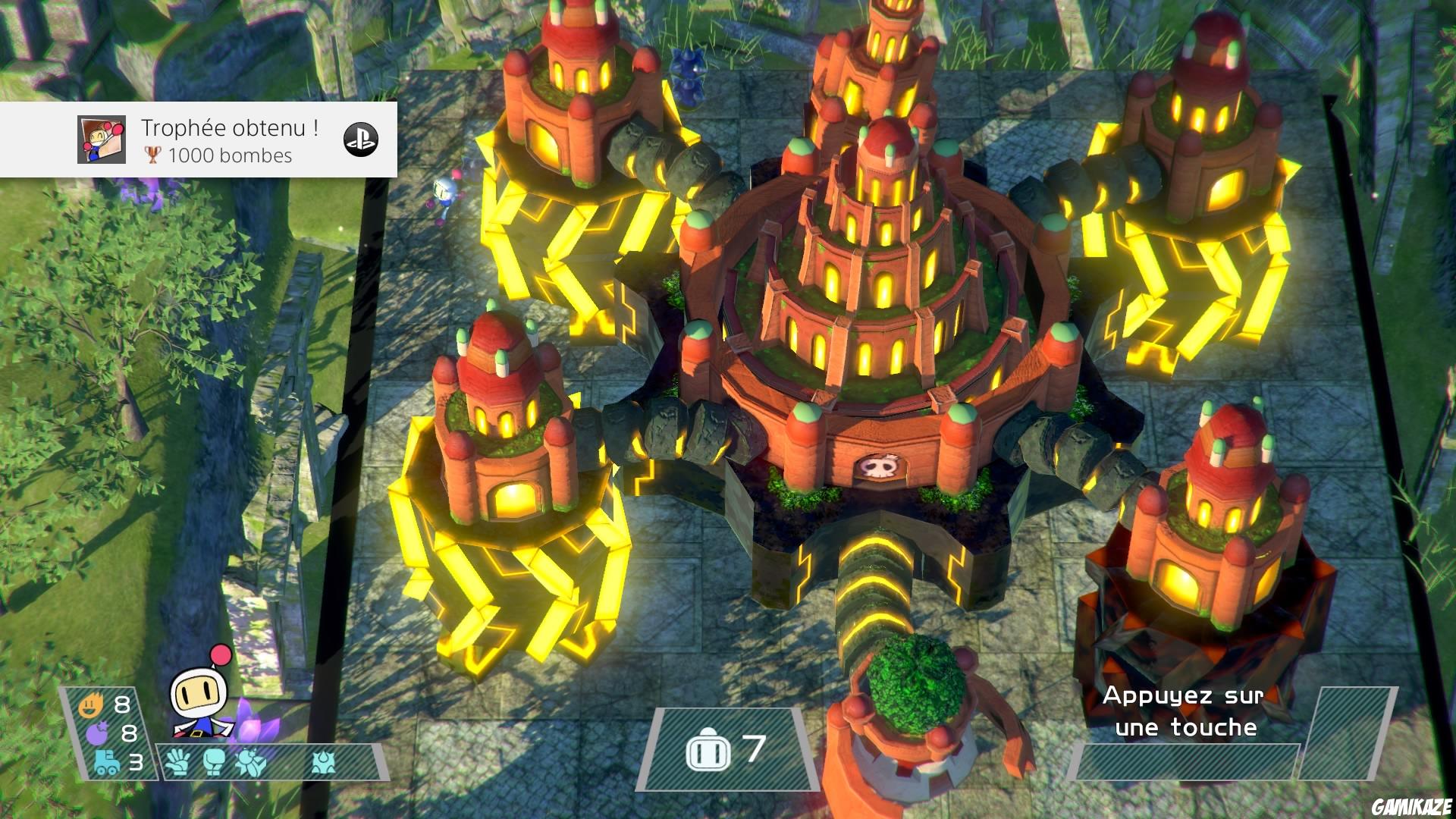Click the purple bomb count icon
The width and height of the screenshot is (1456, 819).
(97, 733)
